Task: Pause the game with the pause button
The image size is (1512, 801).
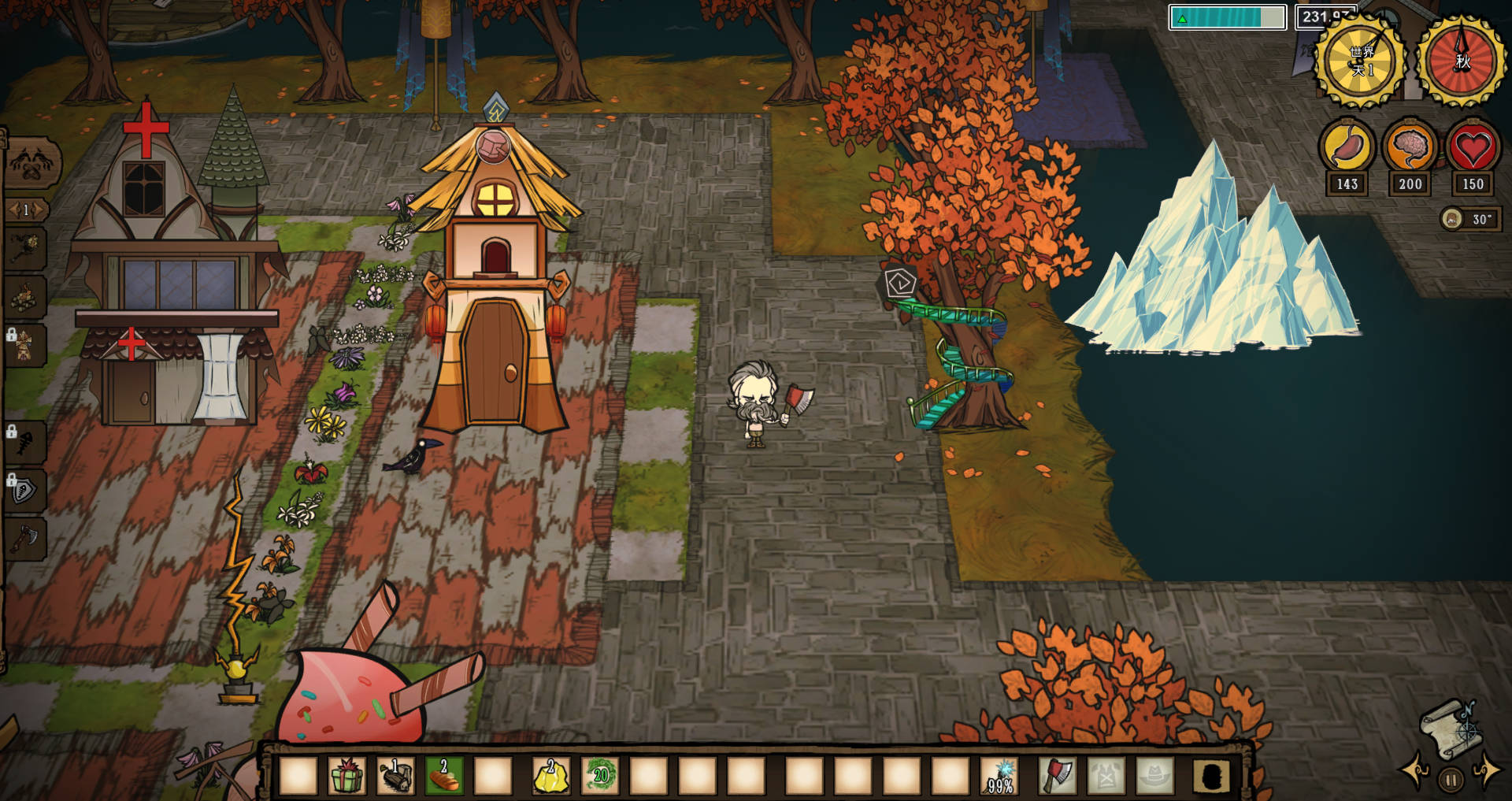Action: 1450,781
